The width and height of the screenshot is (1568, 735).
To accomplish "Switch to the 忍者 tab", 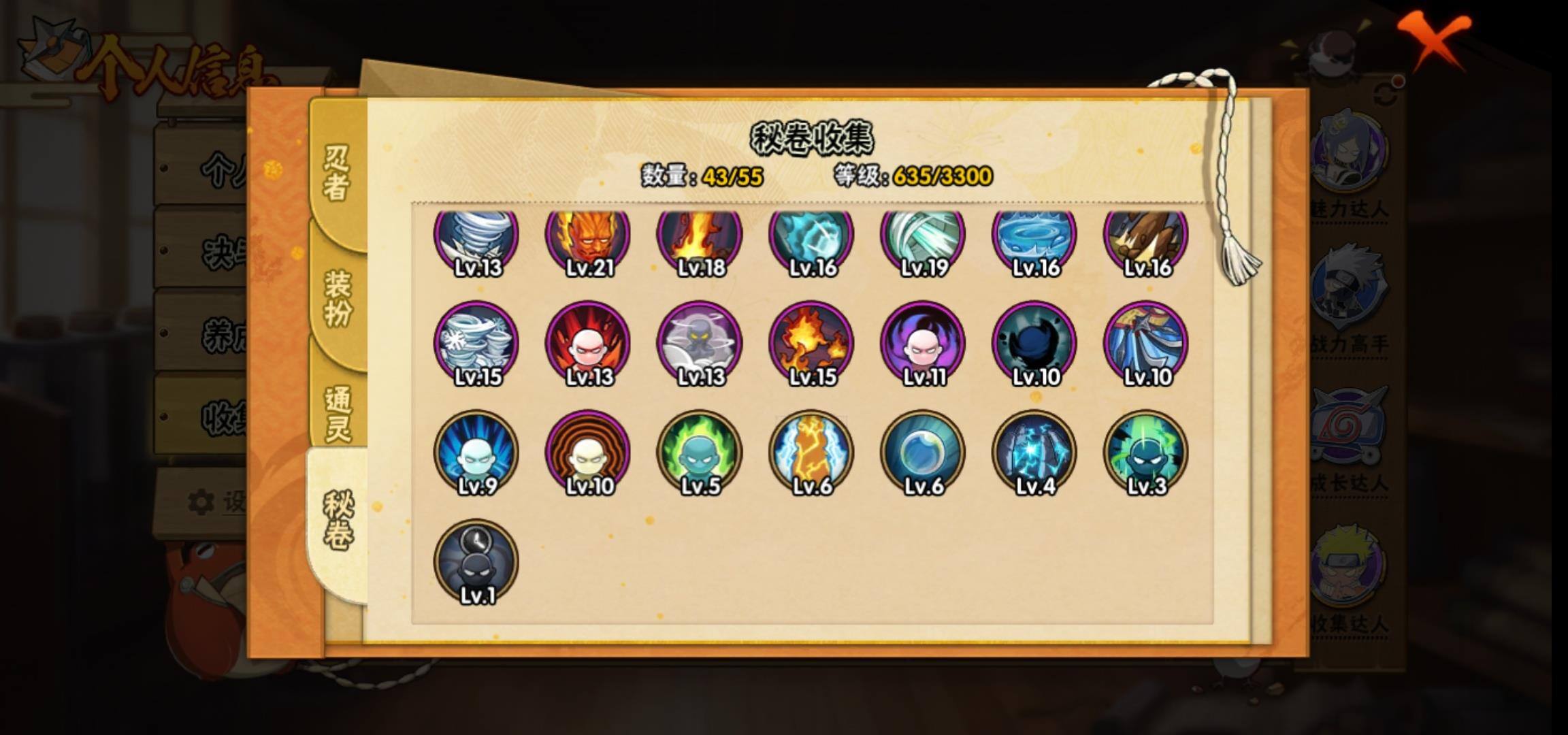I will [337, 174].
